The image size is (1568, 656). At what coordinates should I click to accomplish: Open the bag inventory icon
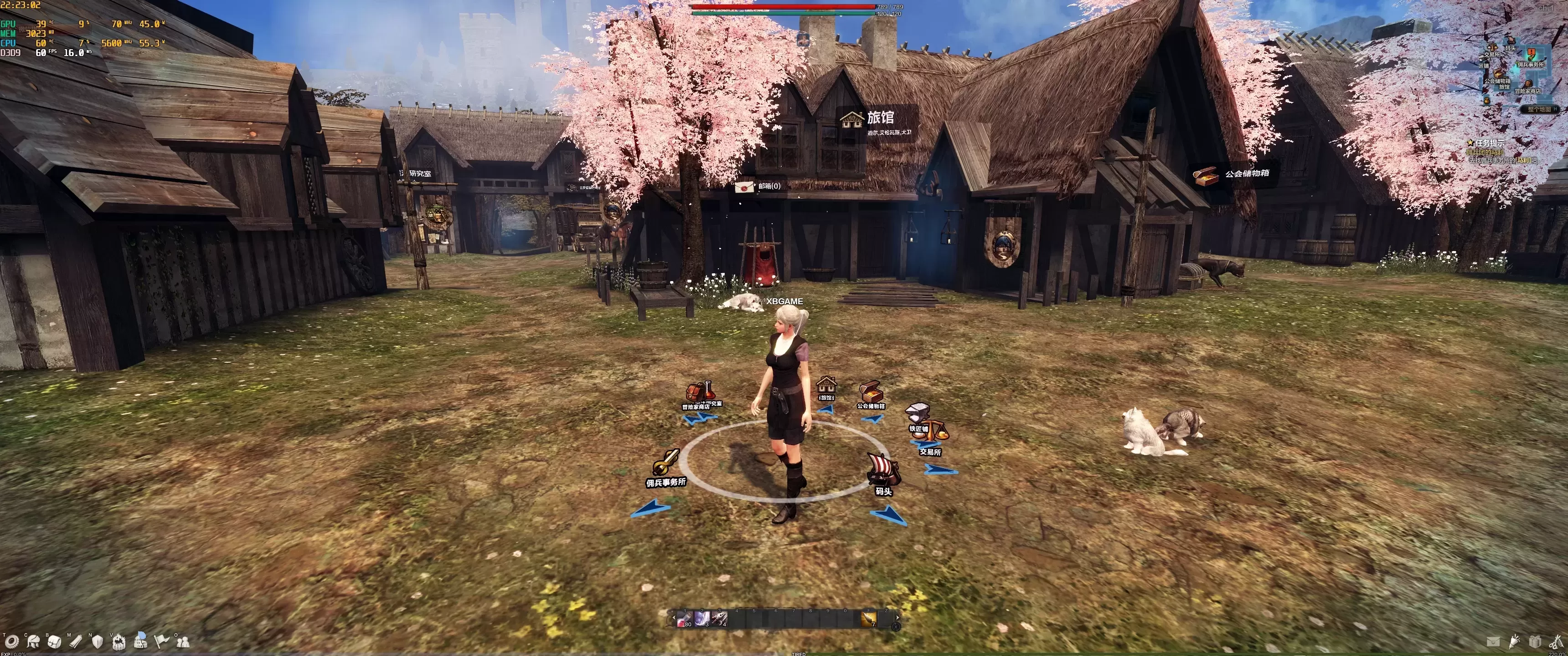point(55,641)
